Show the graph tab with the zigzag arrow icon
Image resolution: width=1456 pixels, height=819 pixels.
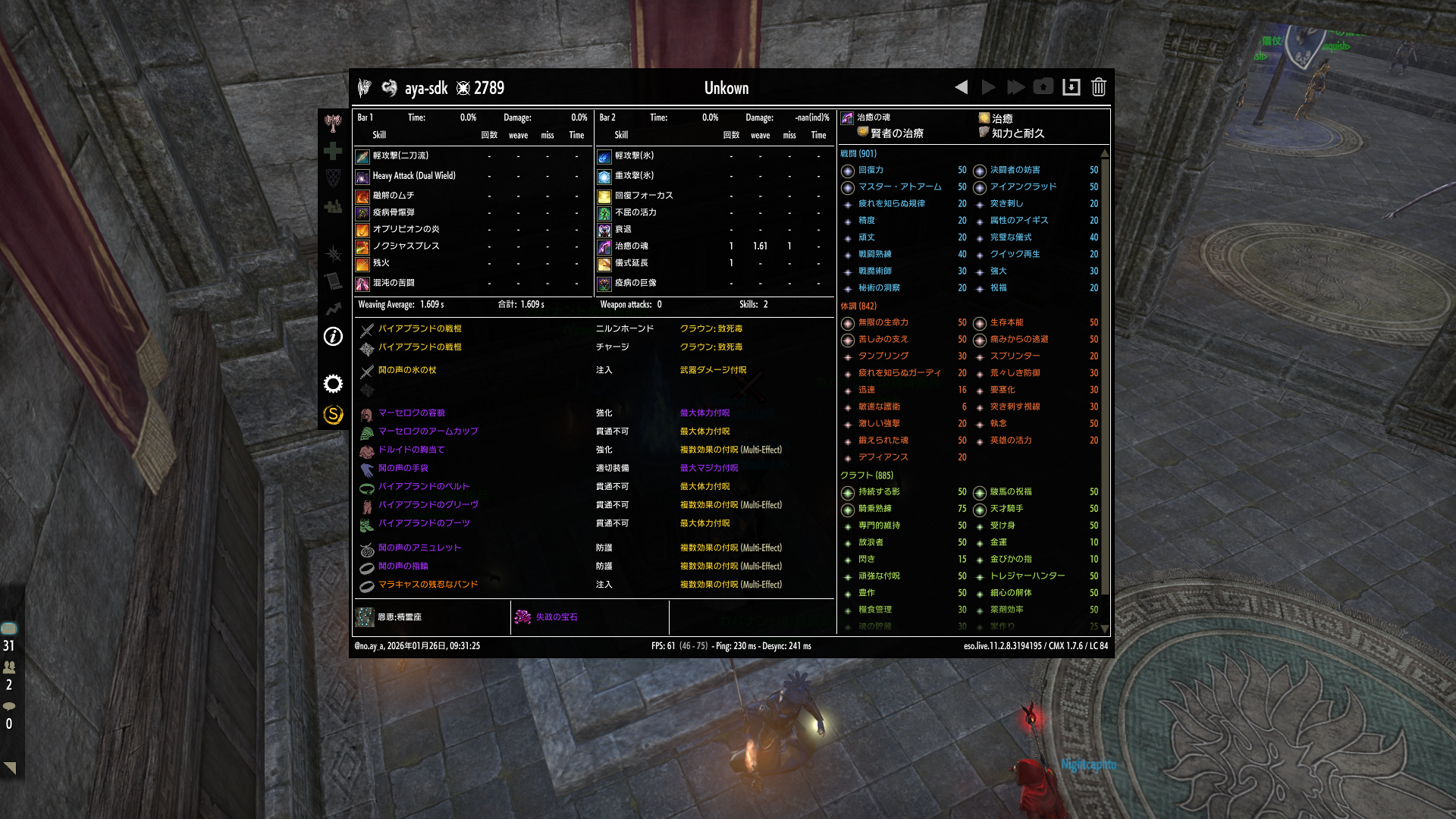click(x=333, y=309)
